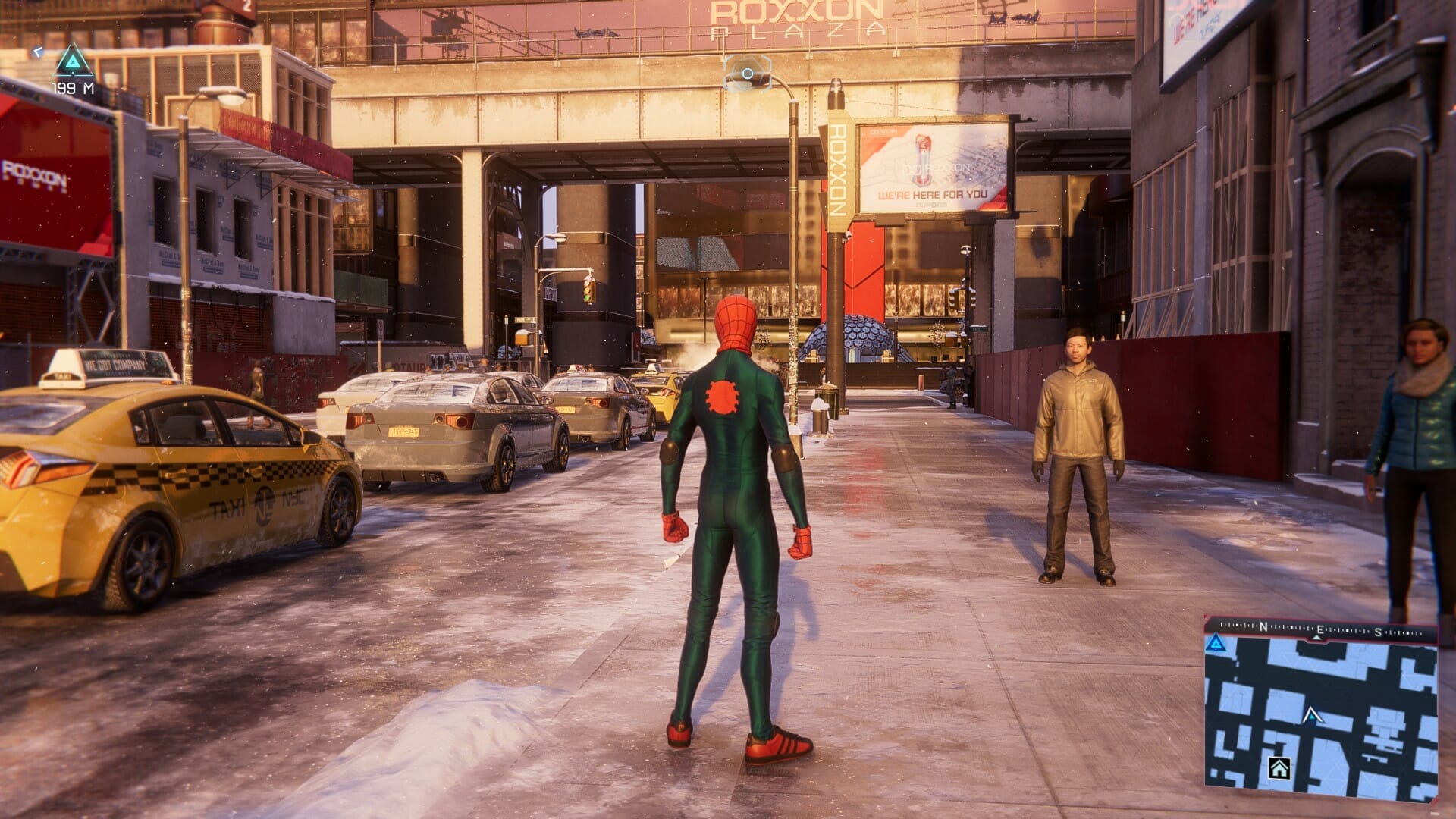Select the player arrow marker on the minimap
Screen dimensions: 1456x819
point(1311,714)
